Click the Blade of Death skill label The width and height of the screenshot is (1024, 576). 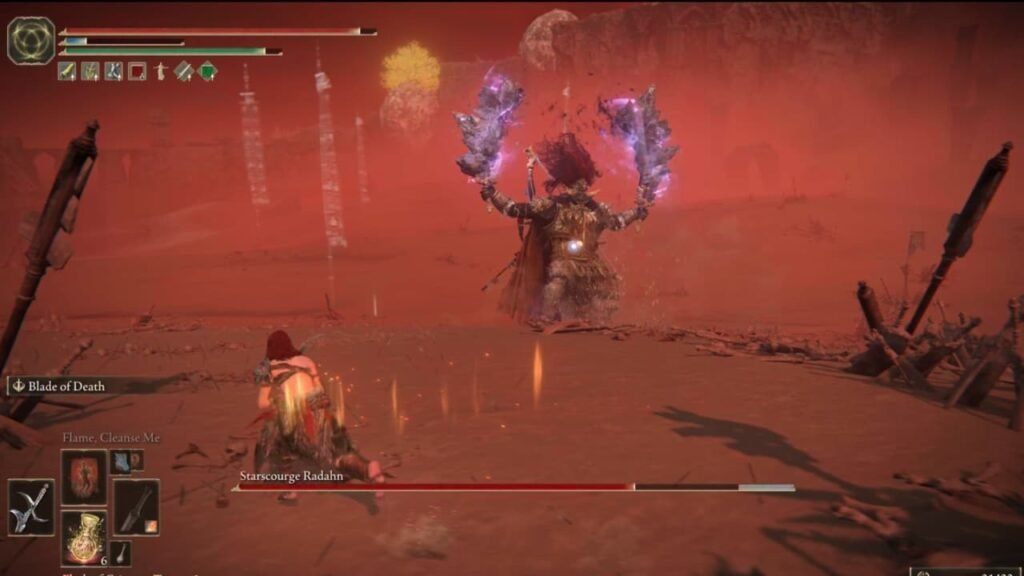(68, 385)
